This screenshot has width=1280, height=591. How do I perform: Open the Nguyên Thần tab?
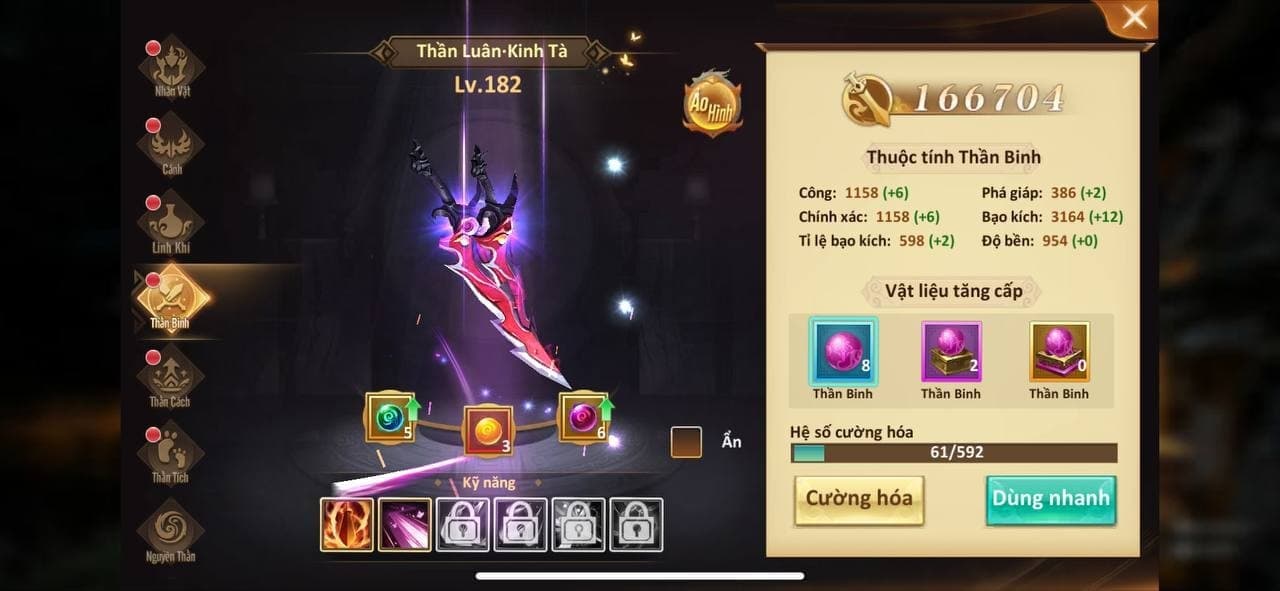(171, 530)
